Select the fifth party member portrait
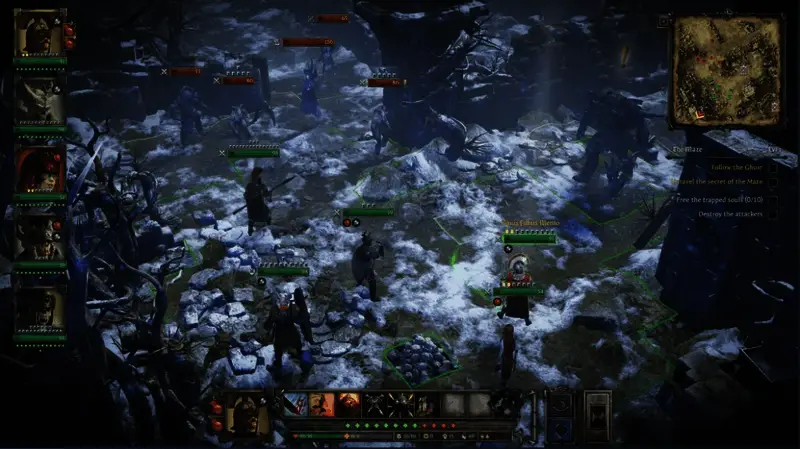 pyautogui.click(x=40, y=307)
